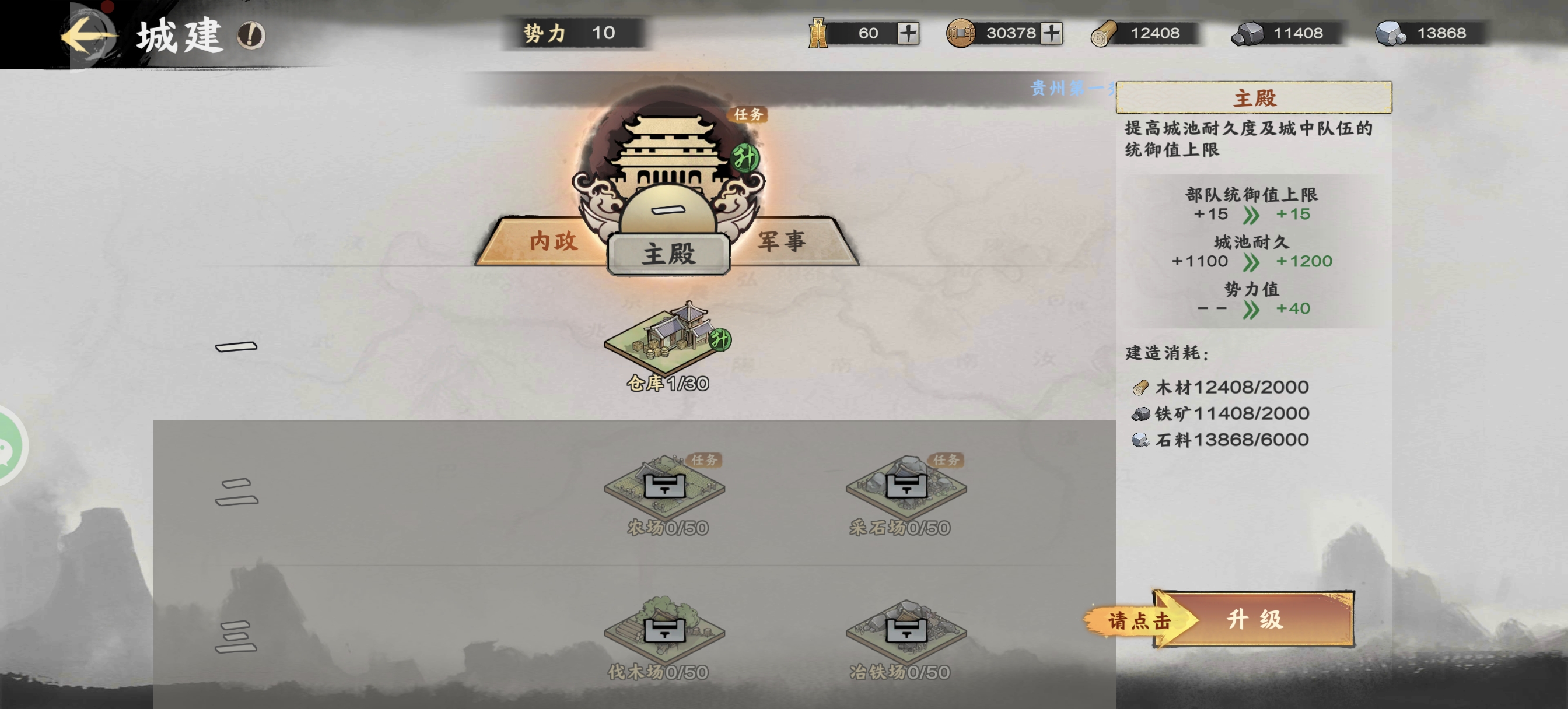Switch to the 内政 tab
The width and height of the screenshot is (1568, 709).
(x=552, y=241)
